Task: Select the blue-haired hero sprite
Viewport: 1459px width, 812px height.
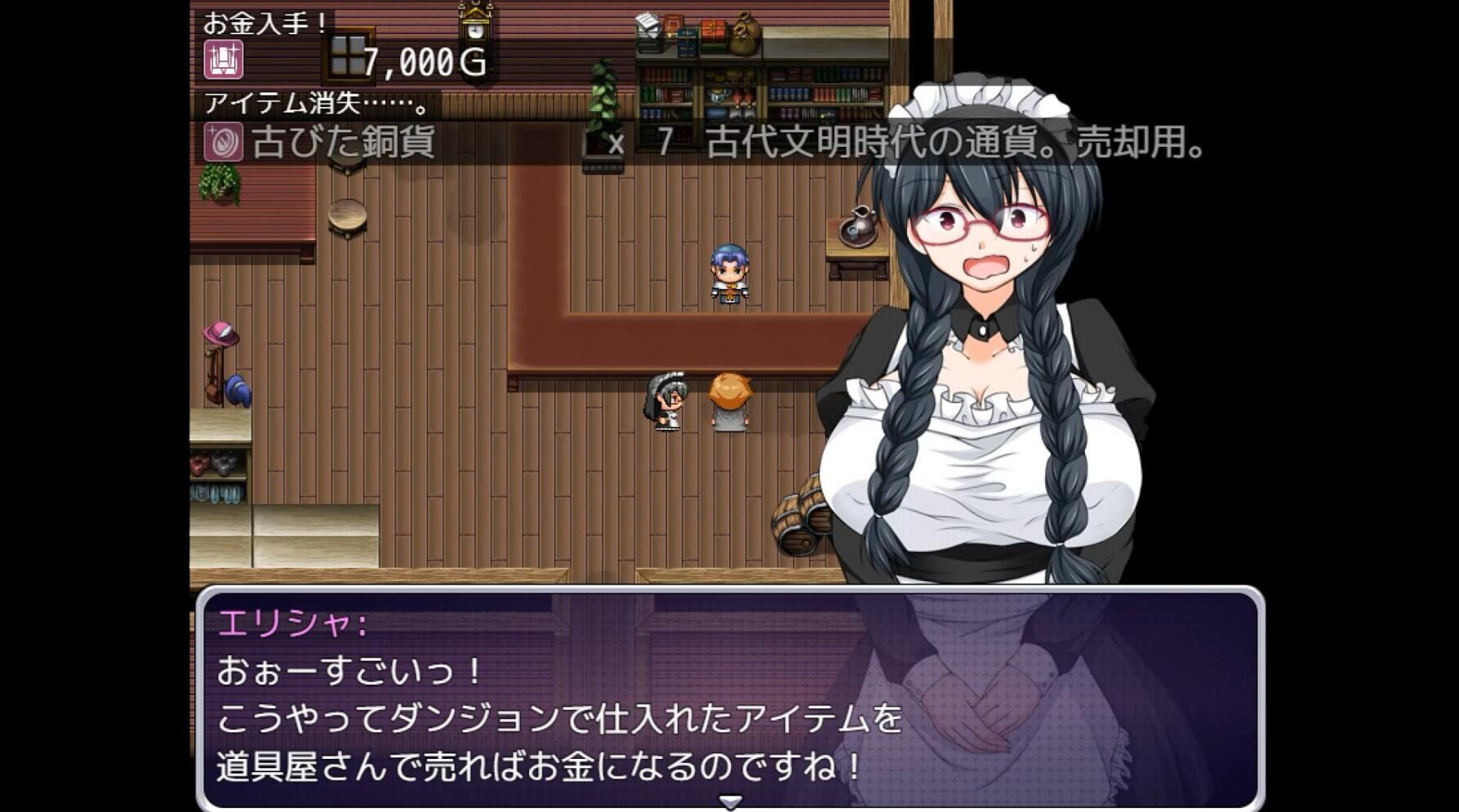Action: coord(729,273)
